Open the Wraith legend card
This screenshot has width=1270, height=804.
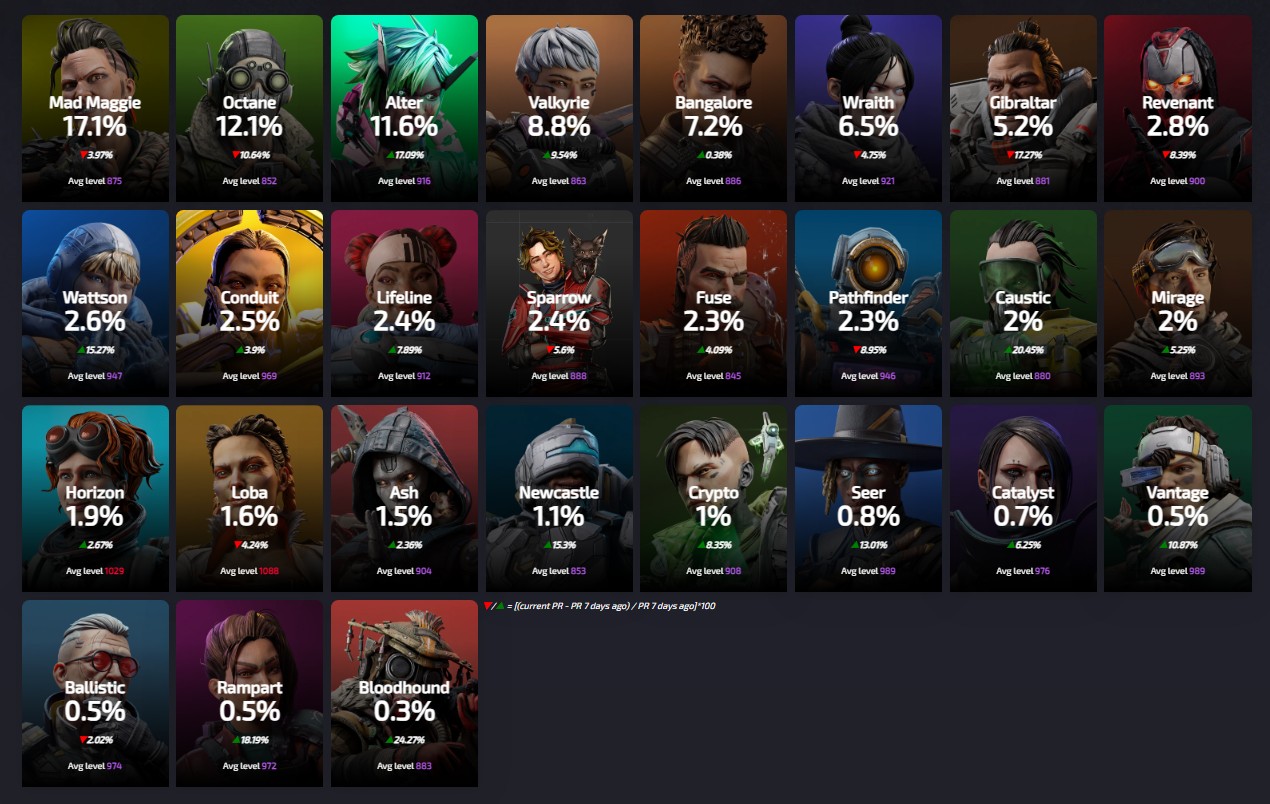click(868, 108)
